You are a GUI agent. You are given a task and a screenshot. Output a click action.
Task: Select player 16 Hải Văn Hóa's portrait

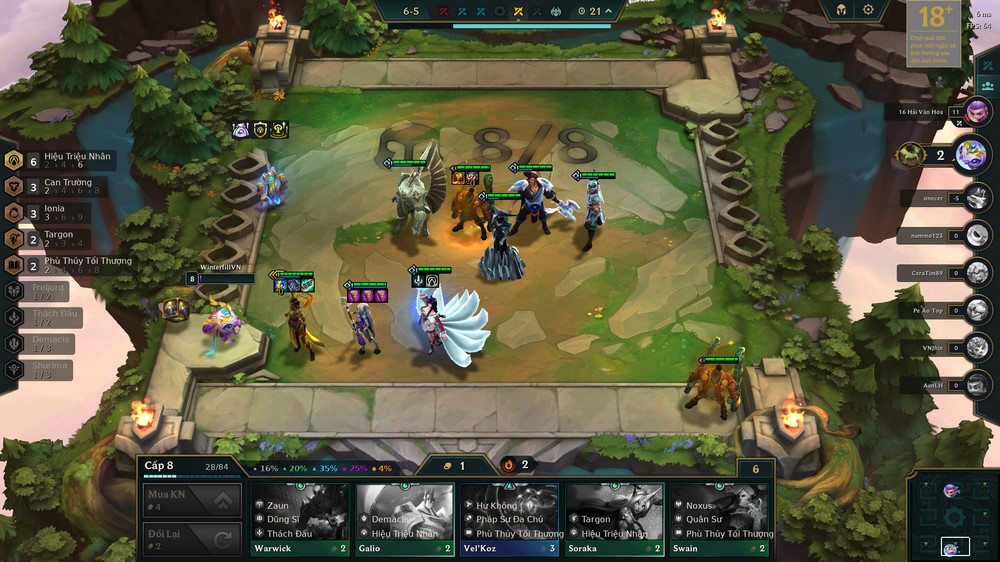click(x=978, y=112)
